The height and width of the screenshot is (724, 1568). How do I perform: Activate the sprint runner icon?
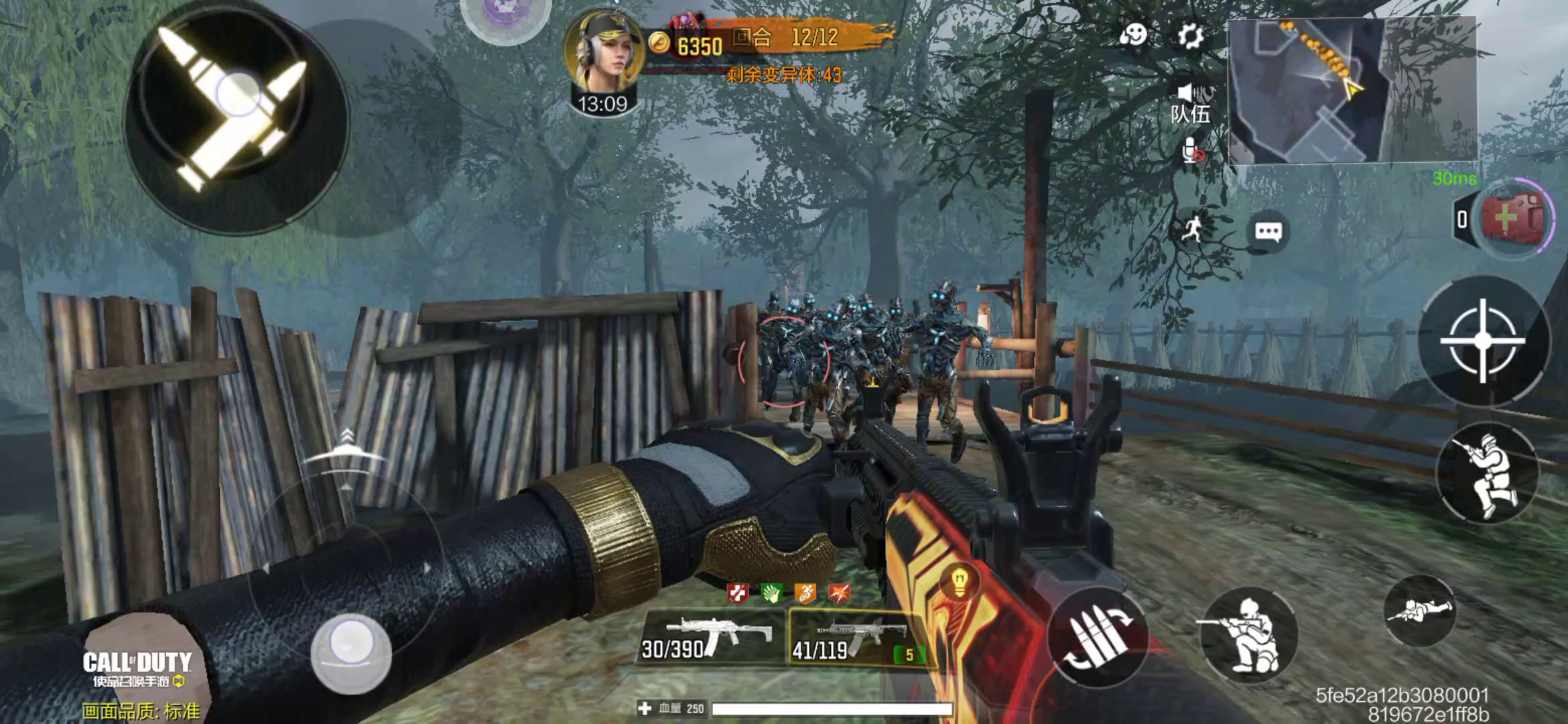pyautogui.click(x=1191, y=229)
